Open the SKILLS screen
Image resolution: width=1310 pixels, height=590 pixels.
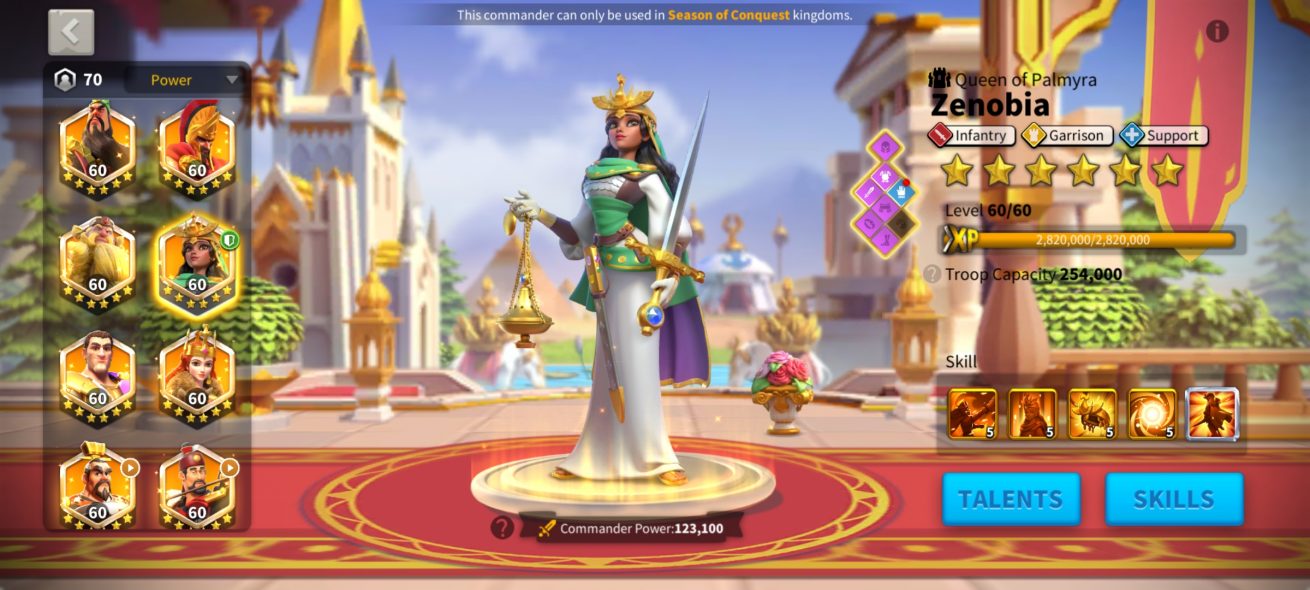[x=1174, y=499]
